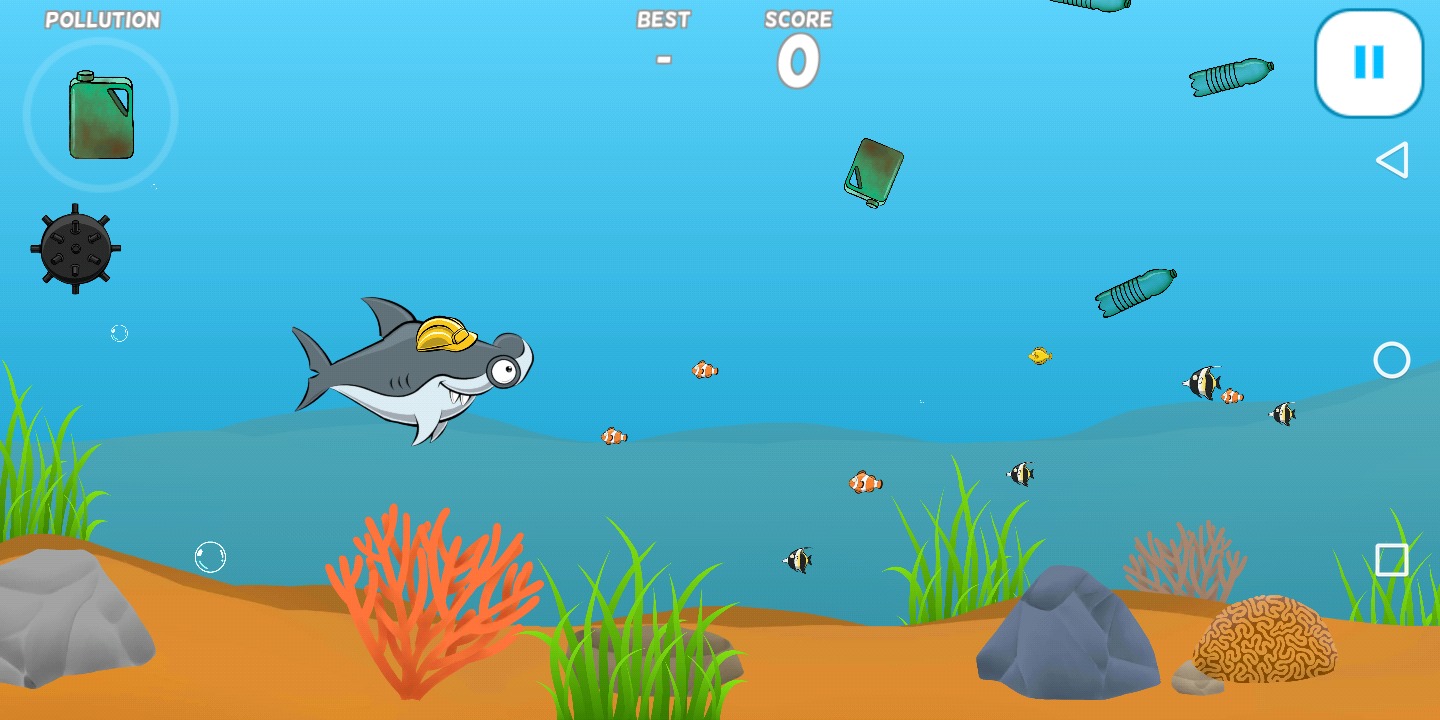Tap the yellow fish swimming center-right

(x=1038, y=355)
